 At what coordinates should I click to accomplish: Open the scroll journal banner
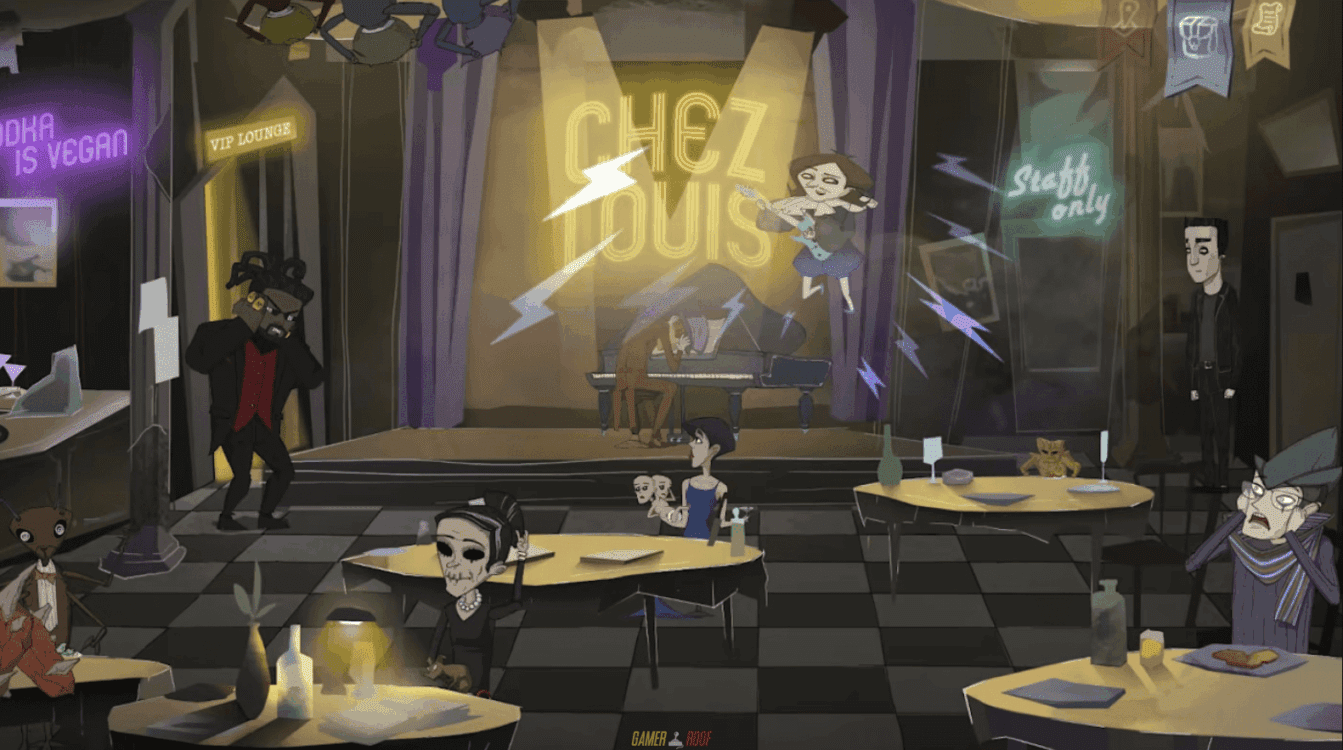(1269, 26)
